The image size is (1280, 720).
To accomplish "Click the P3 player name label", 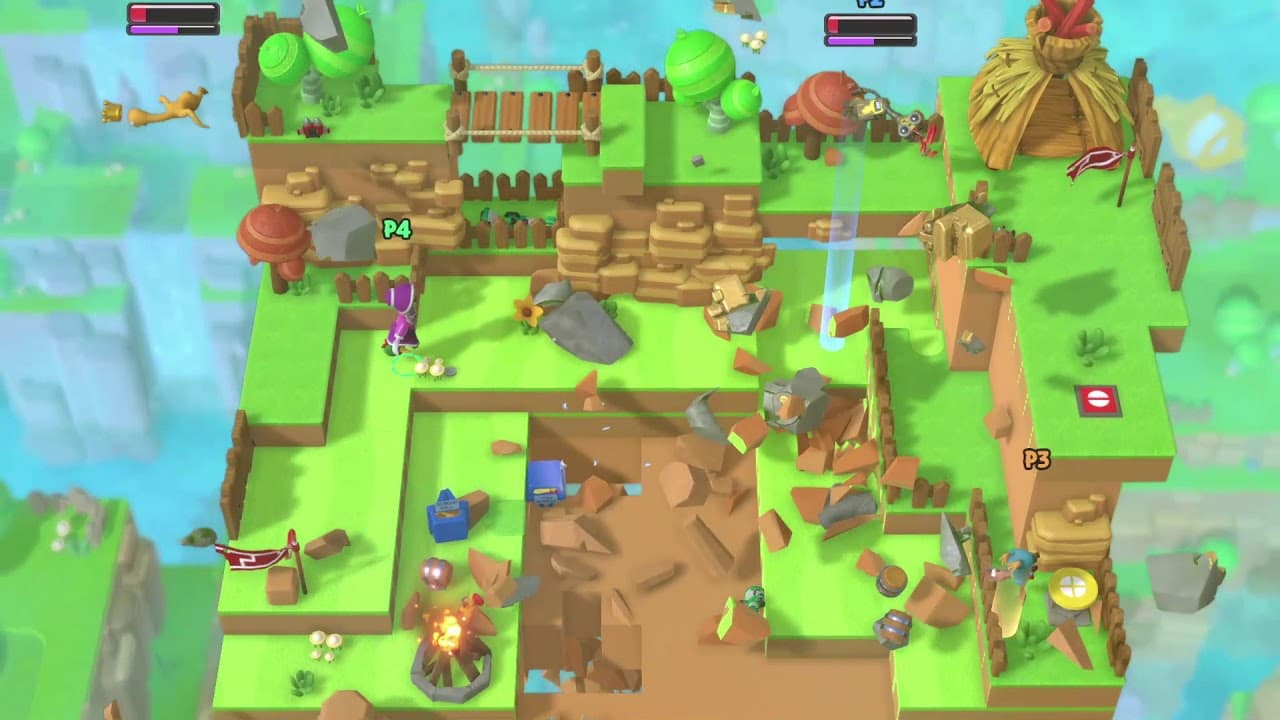I will [x=1034, y=458].
